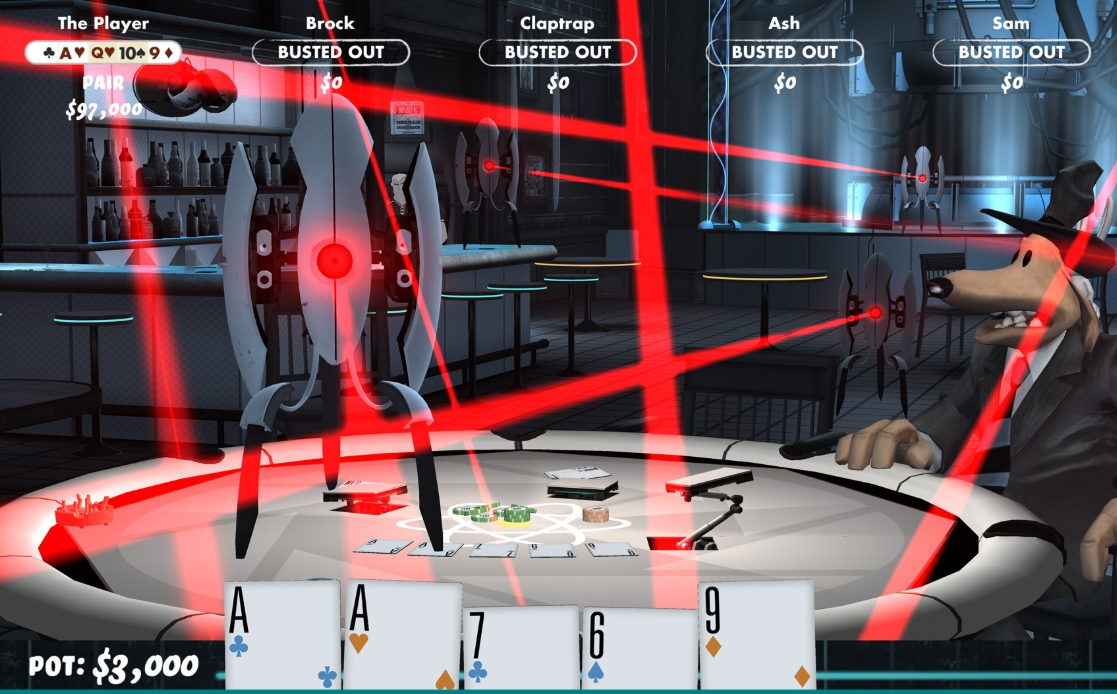Select Sam's Busted Out panel
This screenshot has width=1117, height=694.
(x=1012, y=52)
